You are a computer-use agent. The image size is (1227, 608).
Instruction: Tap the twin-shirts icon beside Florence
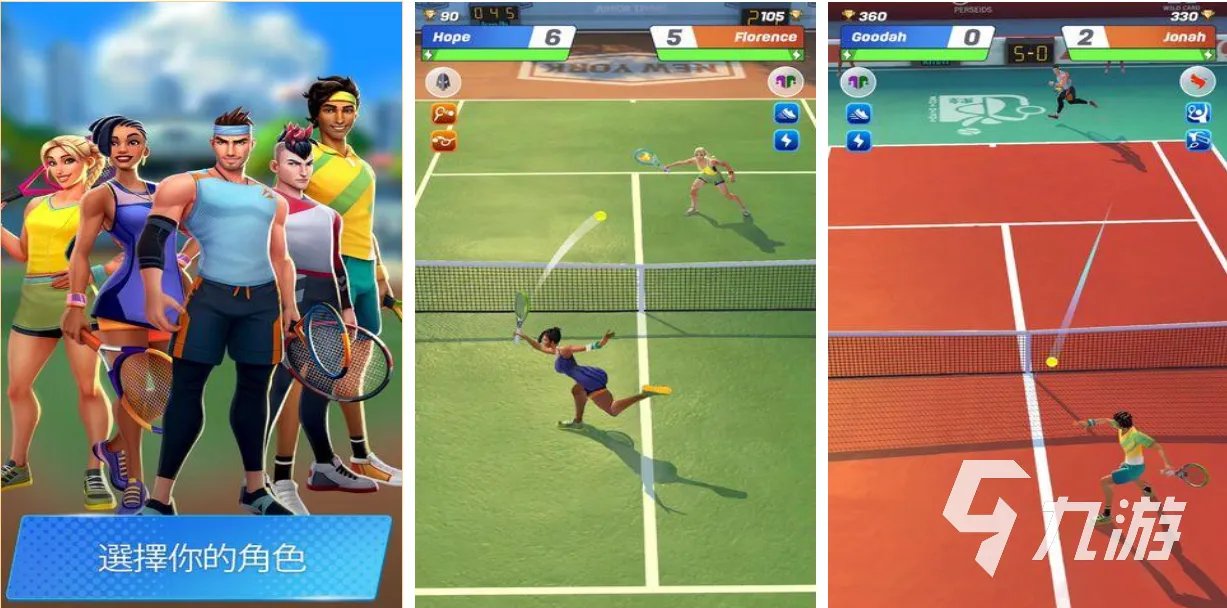[786, 83]
